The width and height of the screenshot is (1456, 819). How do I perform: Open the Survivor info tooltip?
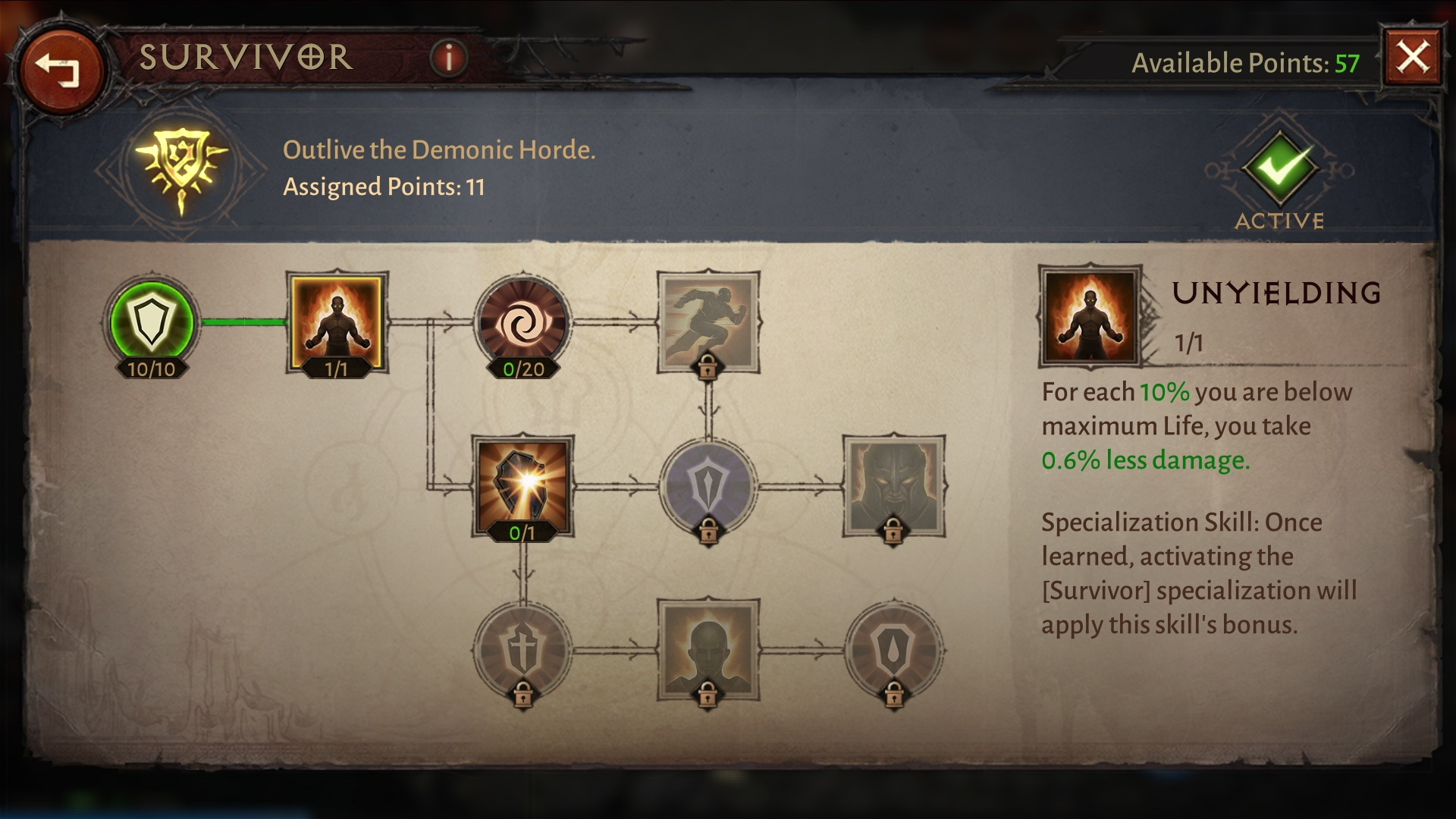(x=449, y=58)
